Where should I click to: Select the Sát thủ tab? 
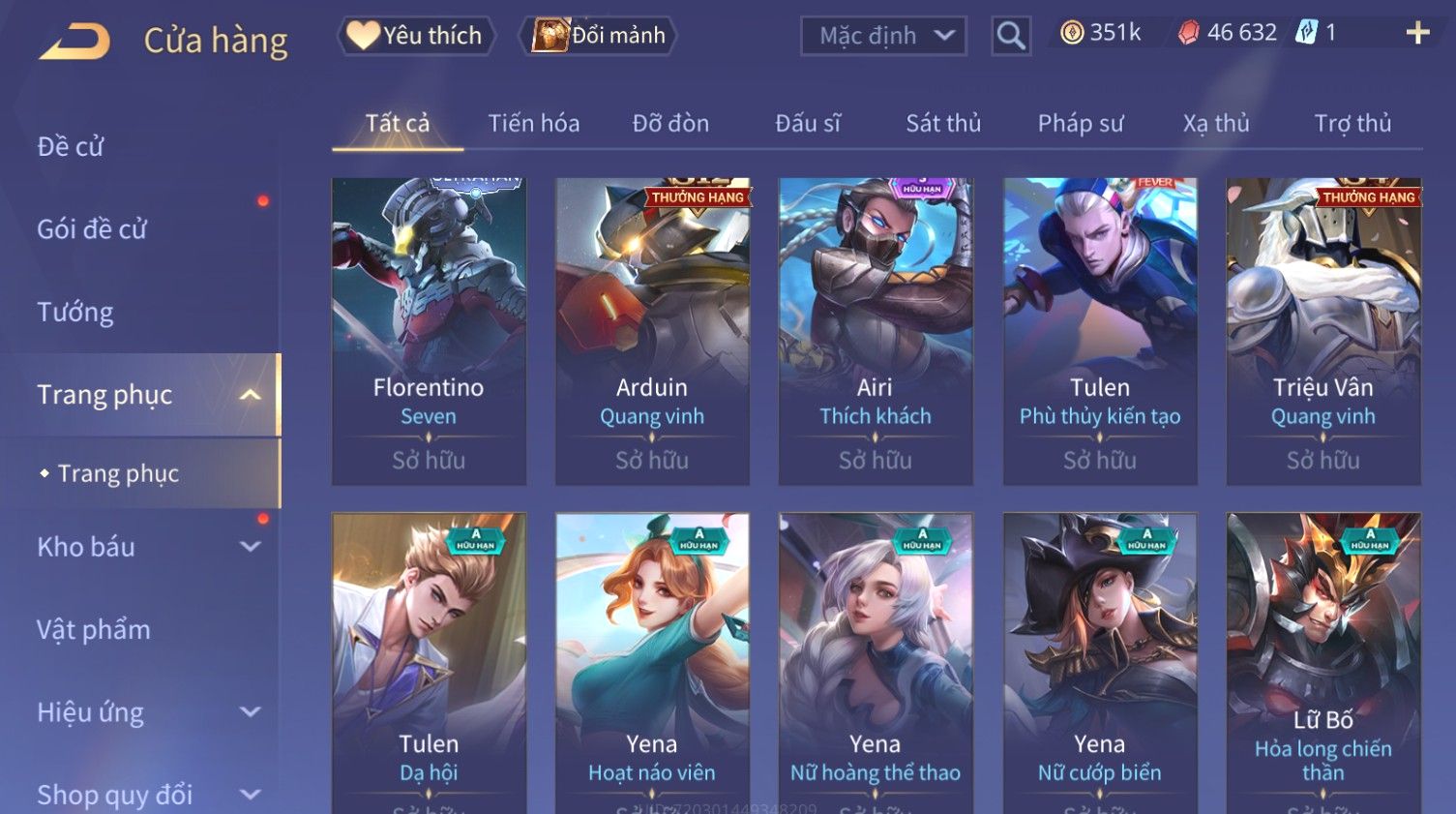point(943,124)
